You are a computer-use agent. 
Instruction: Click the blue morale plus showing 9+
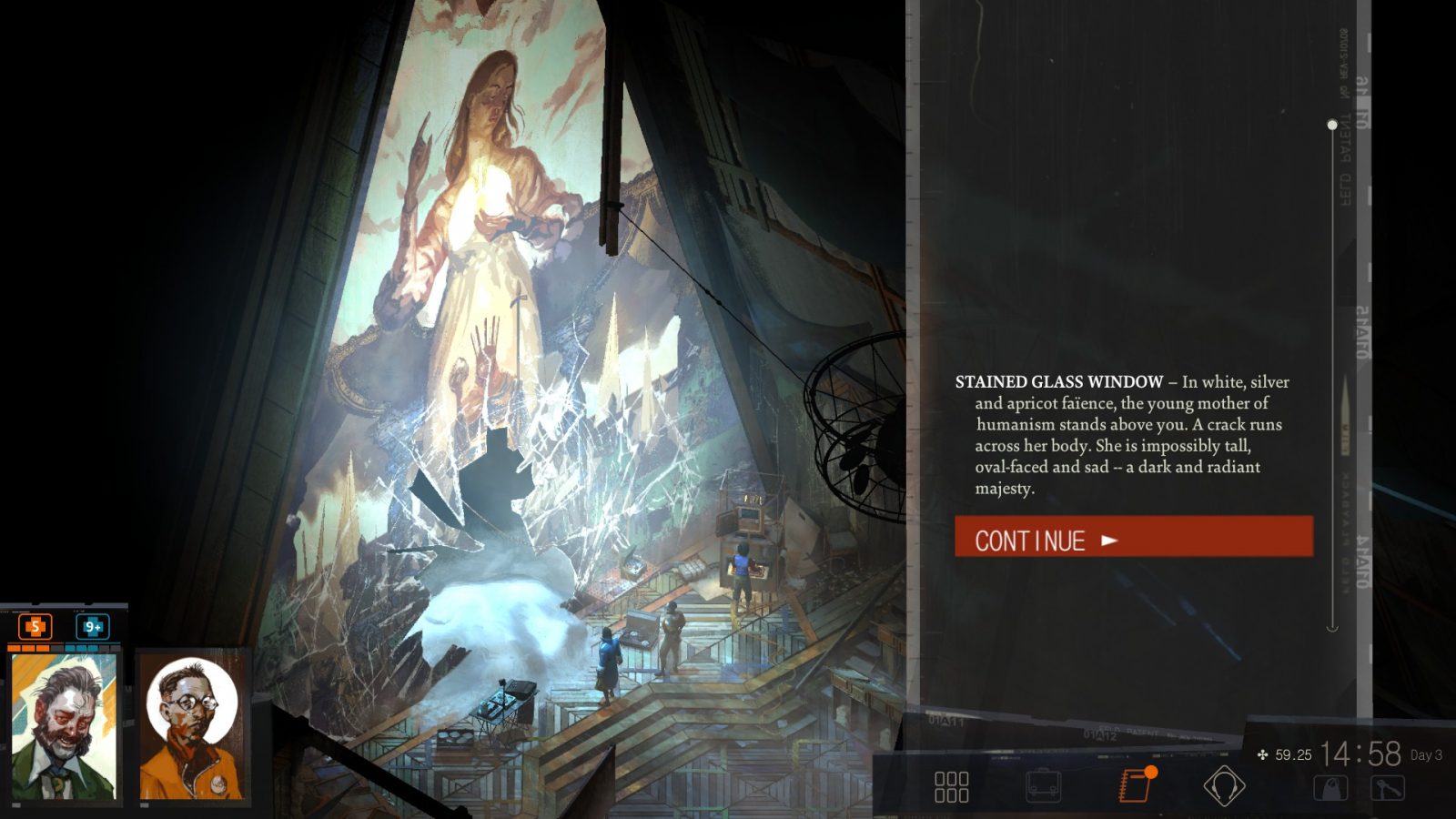click(94, 627)
